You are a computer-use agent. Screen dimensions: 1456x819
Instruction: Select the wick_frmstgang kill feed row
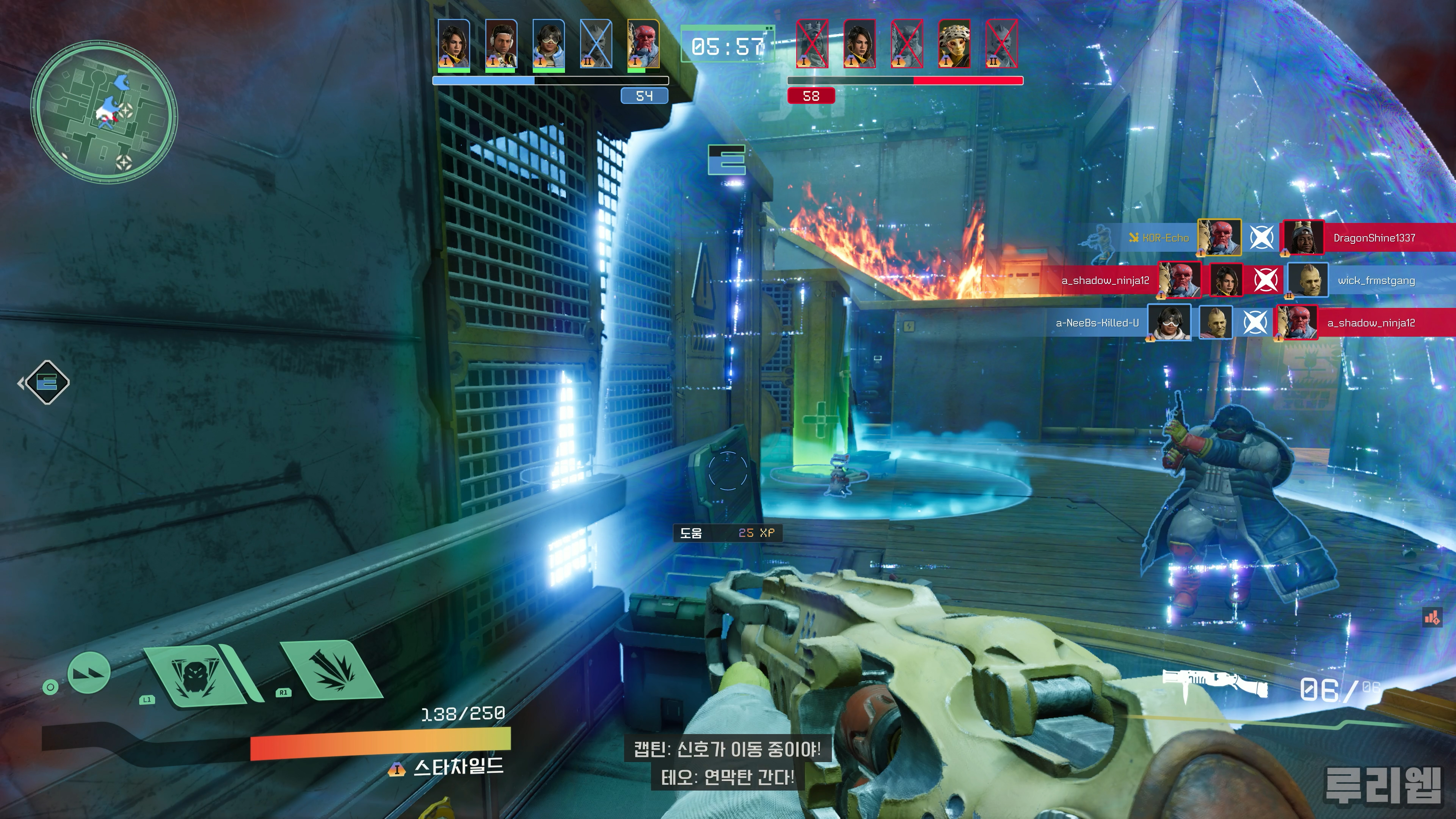point(1376,280)
